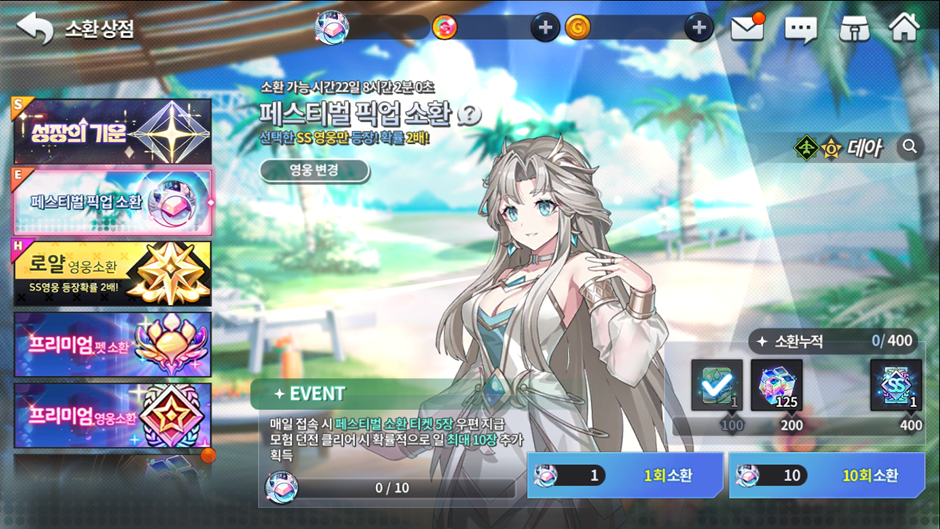940x529 pixels.
Task: Show pickup summon help question mark
Action: [x=470, y=113]
